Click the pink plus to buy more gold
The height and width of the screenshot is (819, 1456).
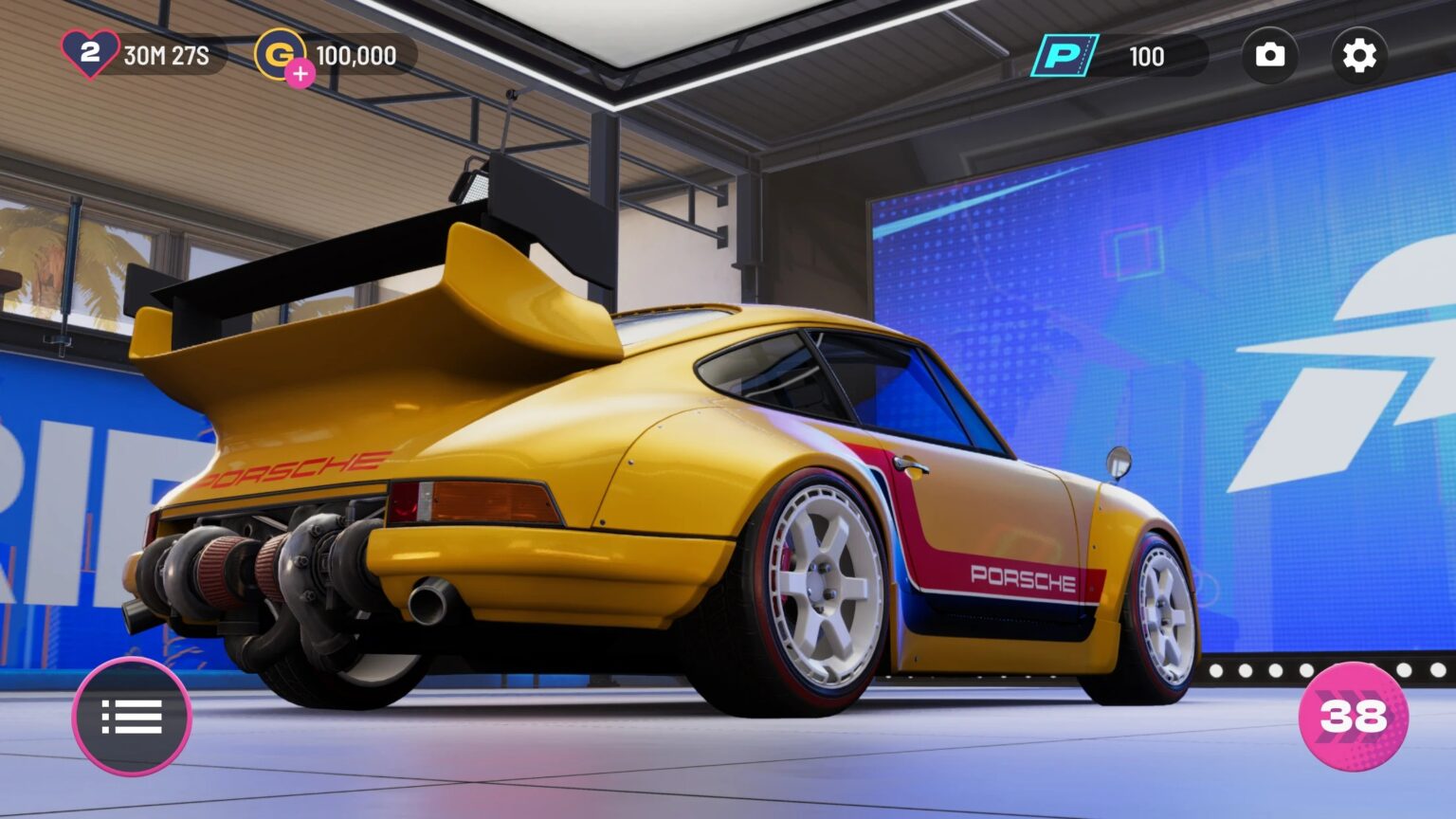click(x=300, y=71)
